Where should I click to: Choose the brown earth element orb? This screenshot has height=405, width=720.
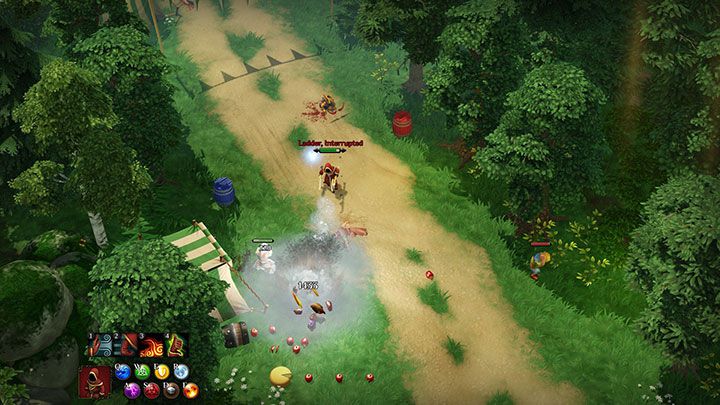pyautogui.click(x=171, y=390)
